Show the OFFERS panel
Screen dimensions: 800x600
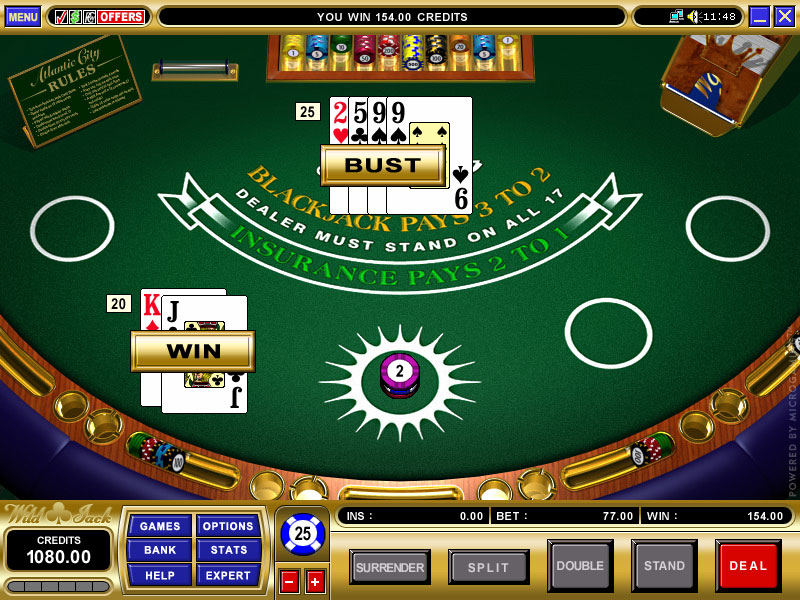click(99, 17)
